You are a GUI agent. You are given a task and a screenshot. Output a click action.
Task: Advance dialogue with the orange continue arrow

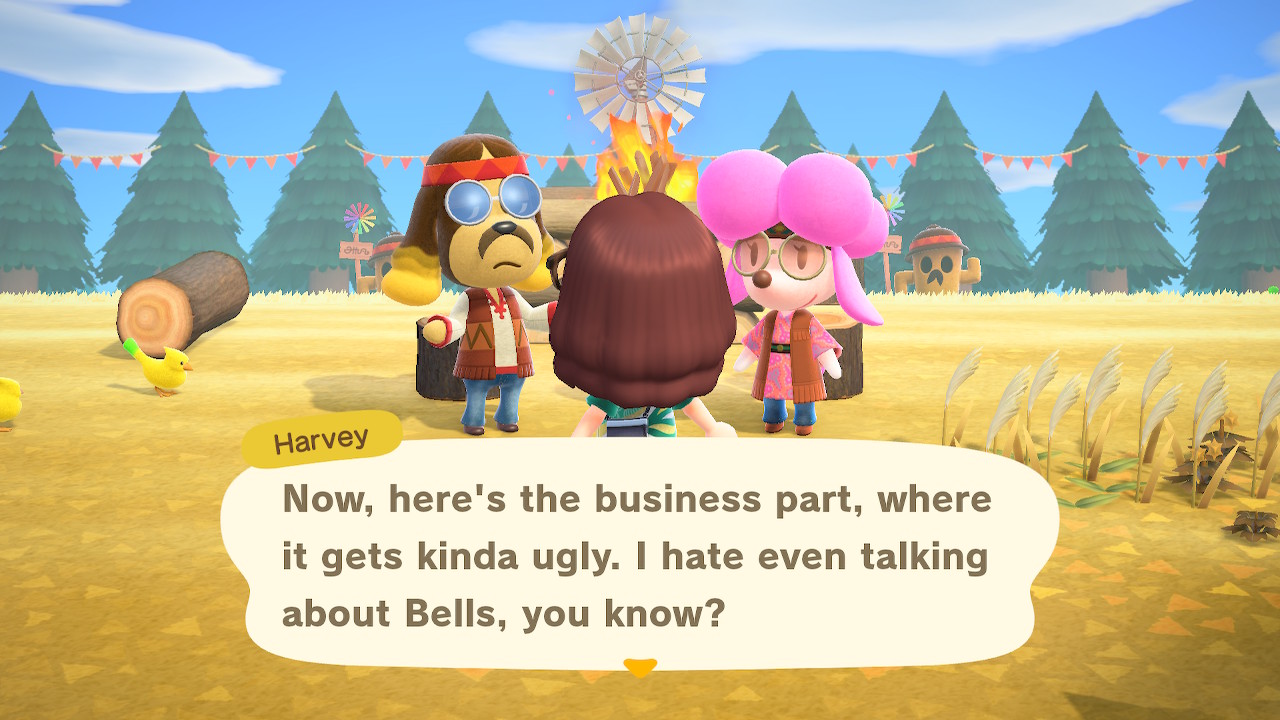click(639, 666)
